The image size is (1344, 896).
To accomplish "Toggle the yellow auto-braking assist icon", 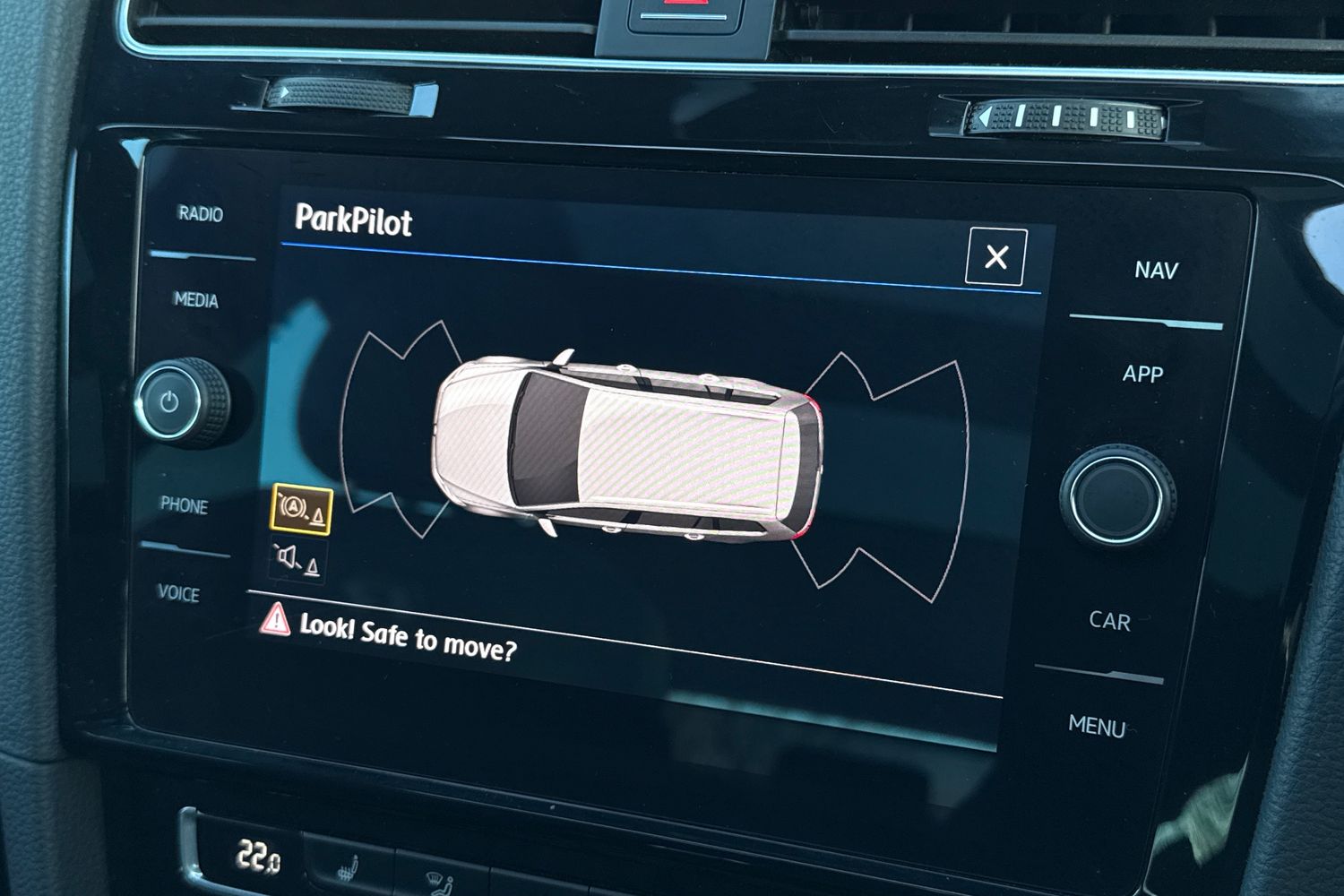I will 302,510.
